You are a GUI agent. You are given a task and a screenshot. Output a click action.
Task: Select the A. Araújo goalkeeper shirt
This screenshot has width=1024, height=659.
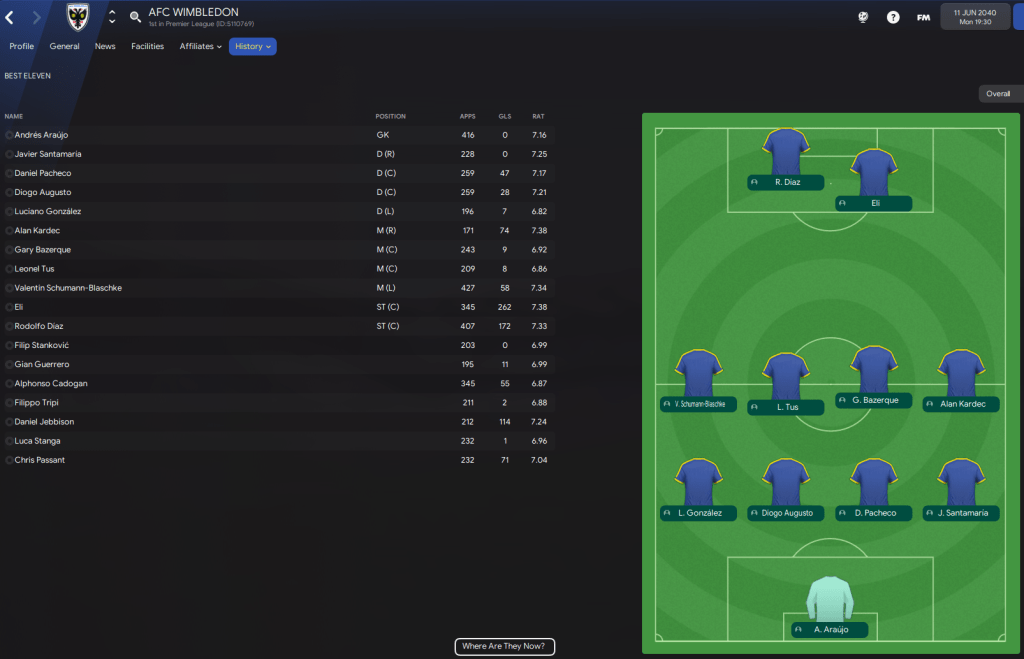[x=829, y=600]
